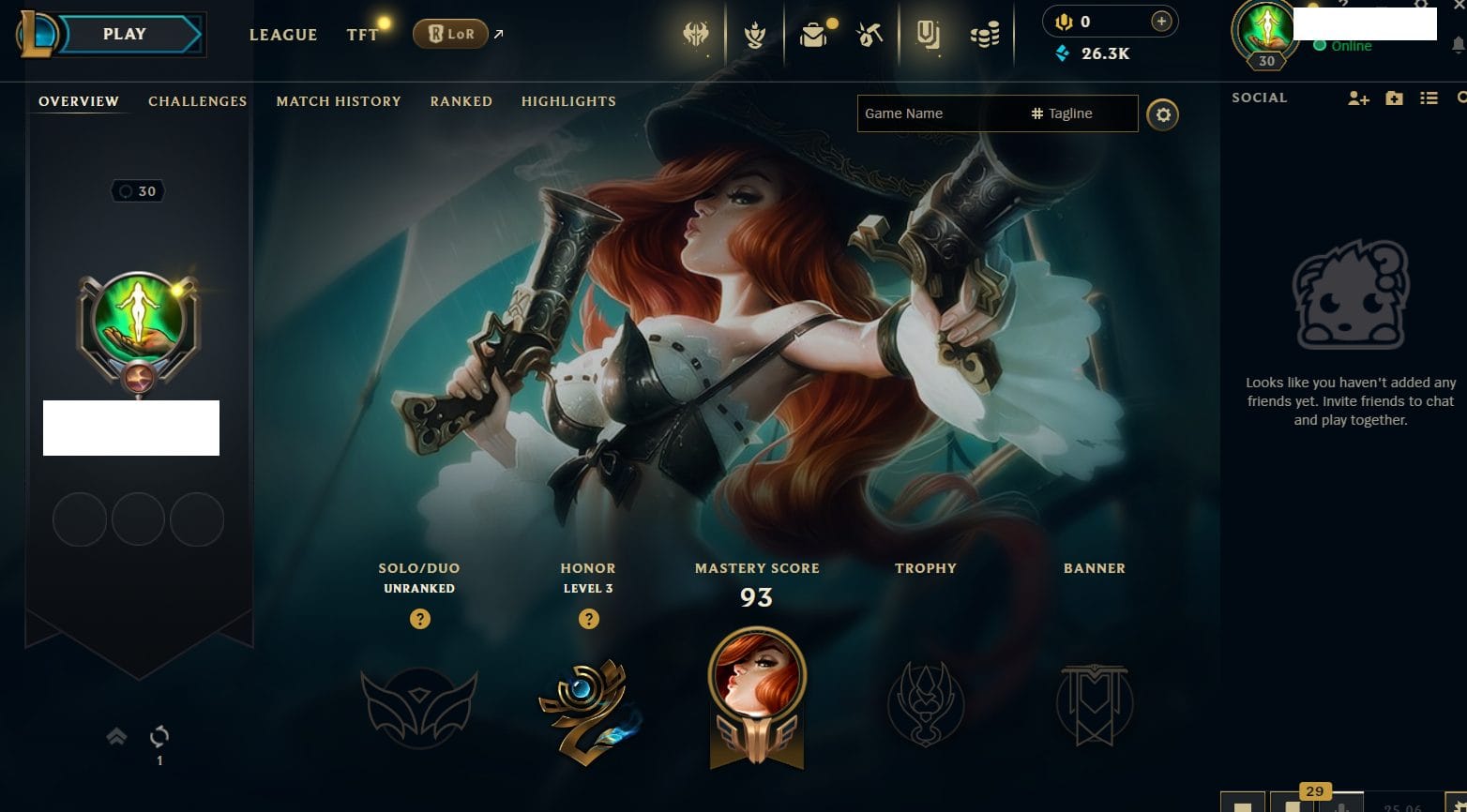1467x812 pixels.
Task: Create a new friends folder
Action: 1394,98
